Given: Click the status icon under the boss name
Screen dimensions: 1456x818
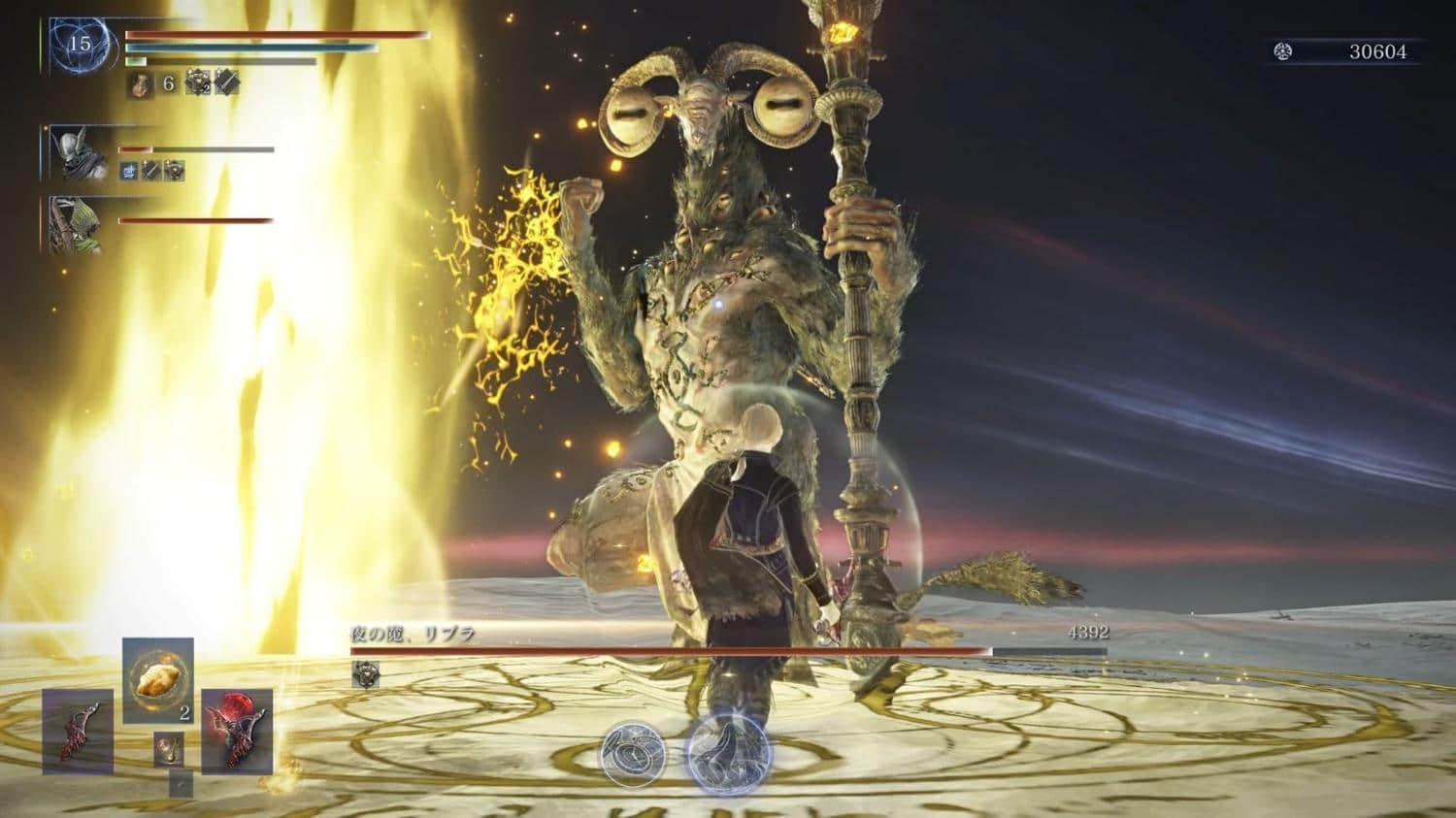Looking at the screenshot, I should [x=366, y=671].
